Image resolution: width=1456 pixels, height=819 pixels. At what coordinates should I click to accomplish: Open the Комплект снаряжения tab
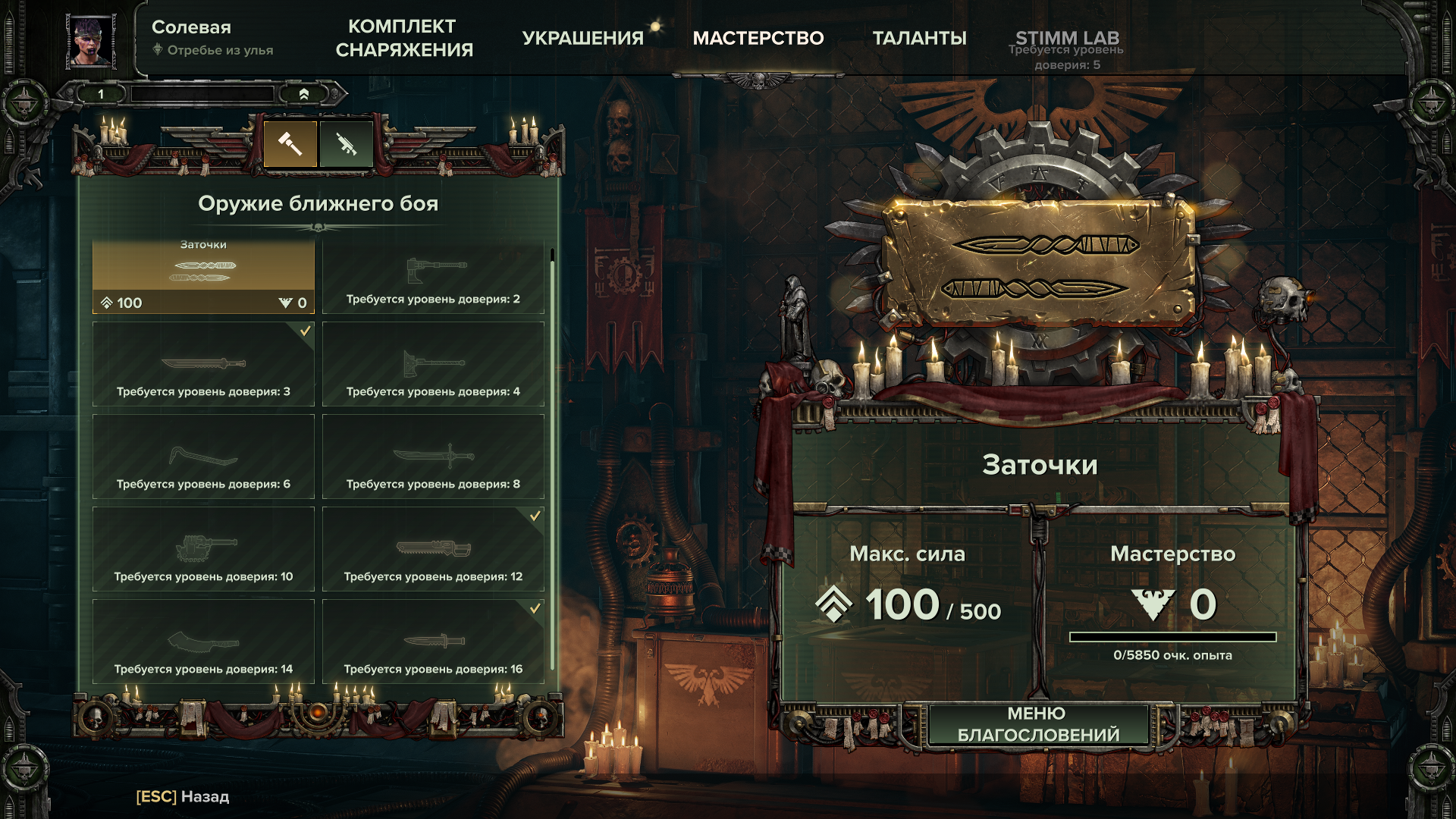click(x=403, y=38)
